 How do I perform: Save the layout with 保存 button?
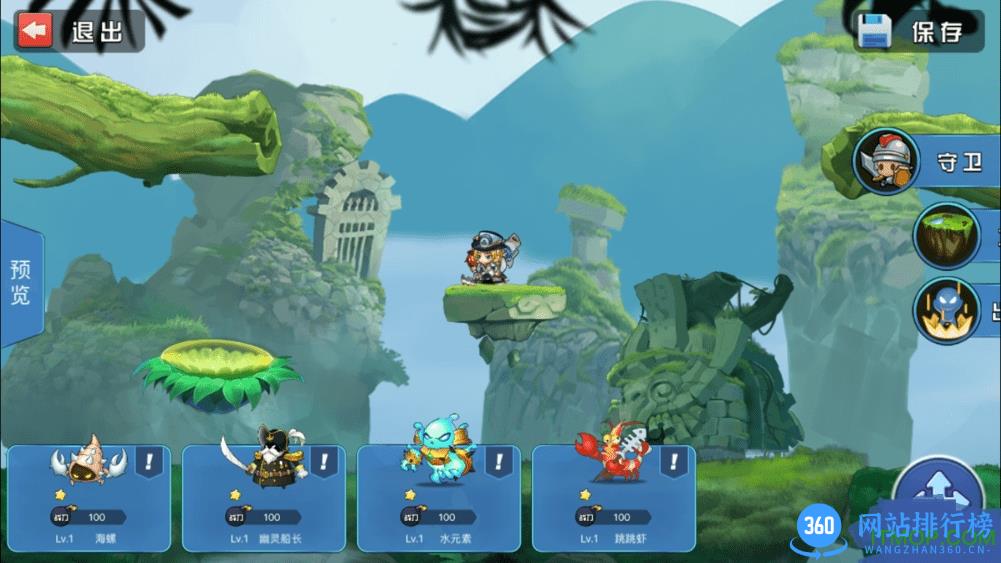[917, 31]
